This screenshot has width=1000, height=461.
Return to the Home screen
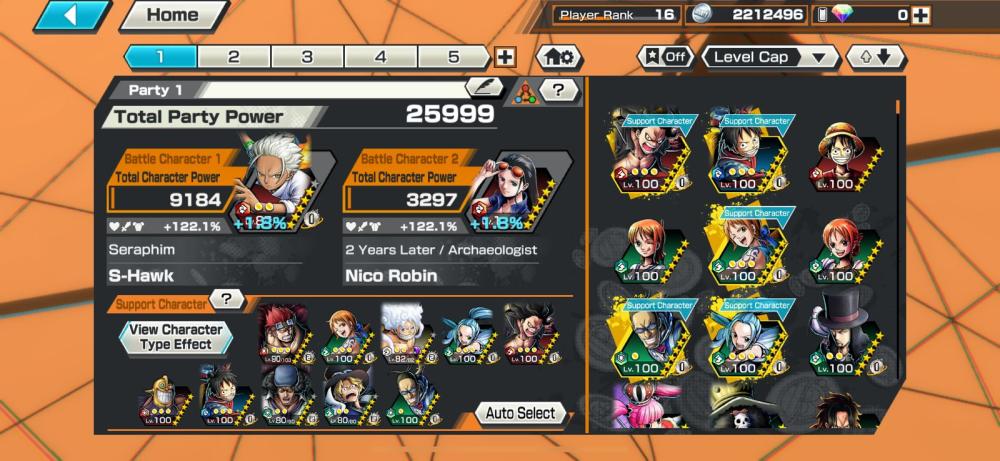[172, 16]
